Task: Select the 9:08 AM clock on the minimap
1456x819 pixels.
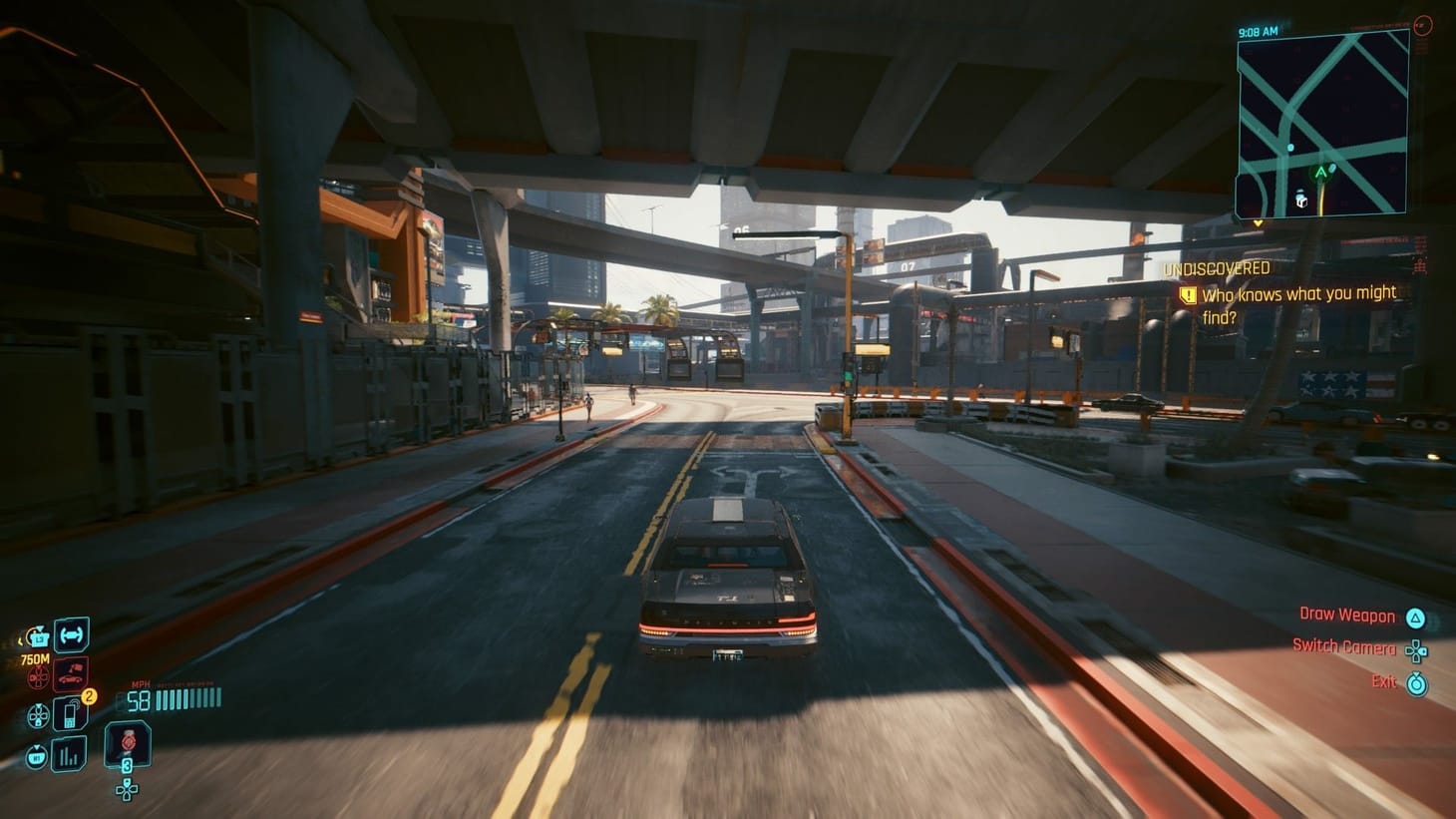Action: (1257, 30)
